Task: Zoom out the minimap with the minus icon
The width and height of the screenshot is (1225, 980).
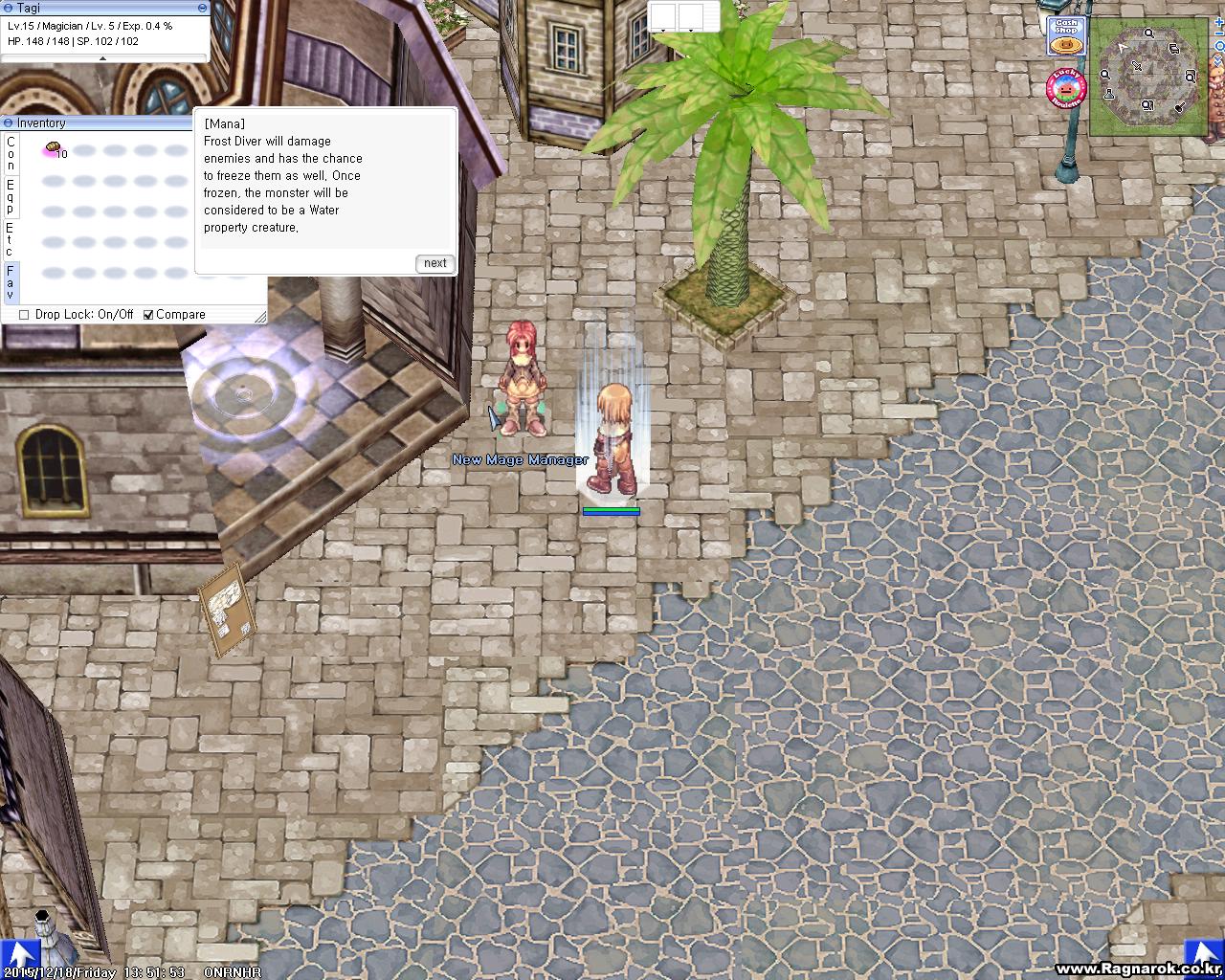Action: click(1218, 33)
